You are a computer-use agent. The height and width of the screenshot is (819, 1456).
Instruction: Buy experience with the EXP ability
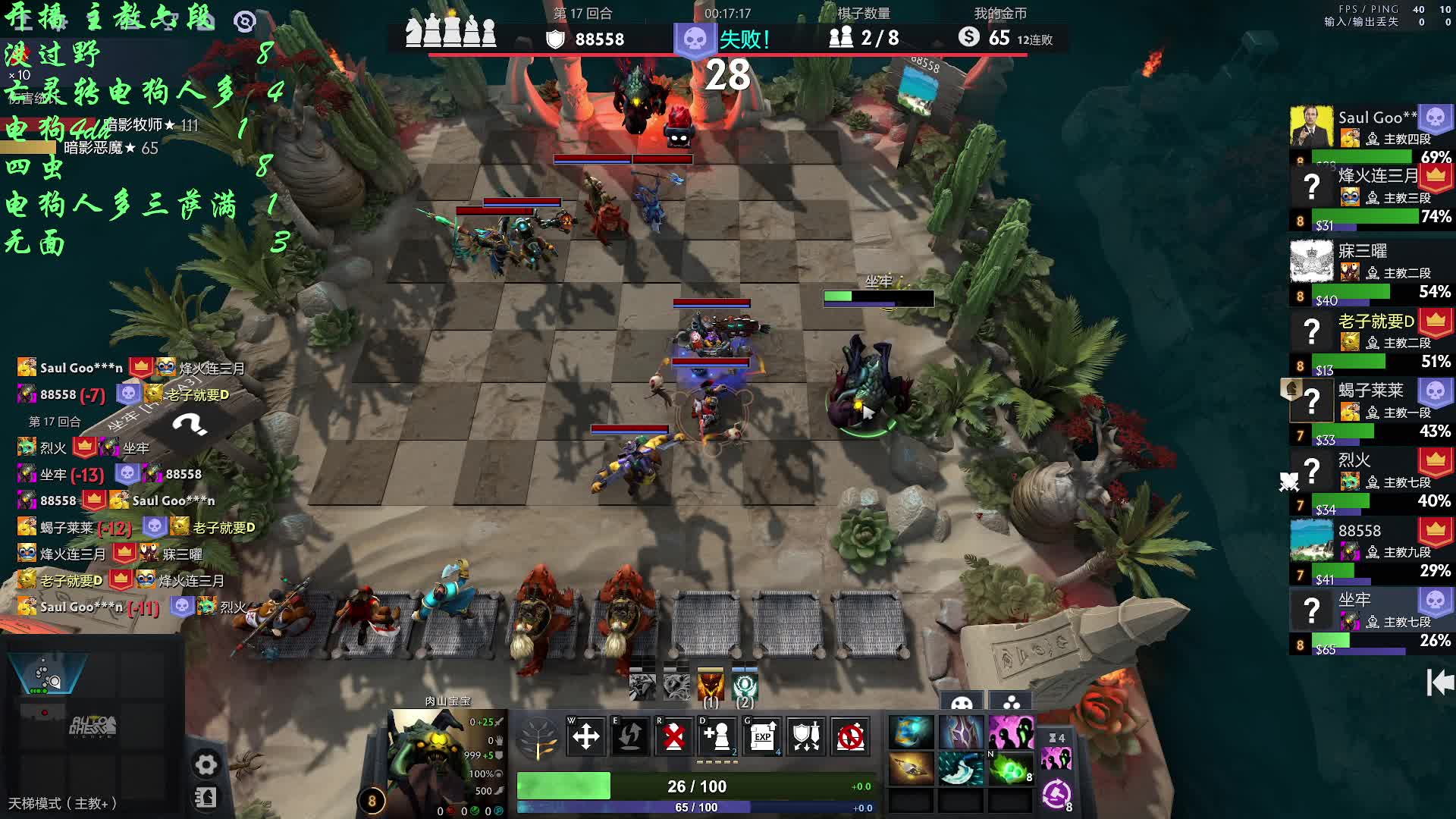[x=762, y=736]
